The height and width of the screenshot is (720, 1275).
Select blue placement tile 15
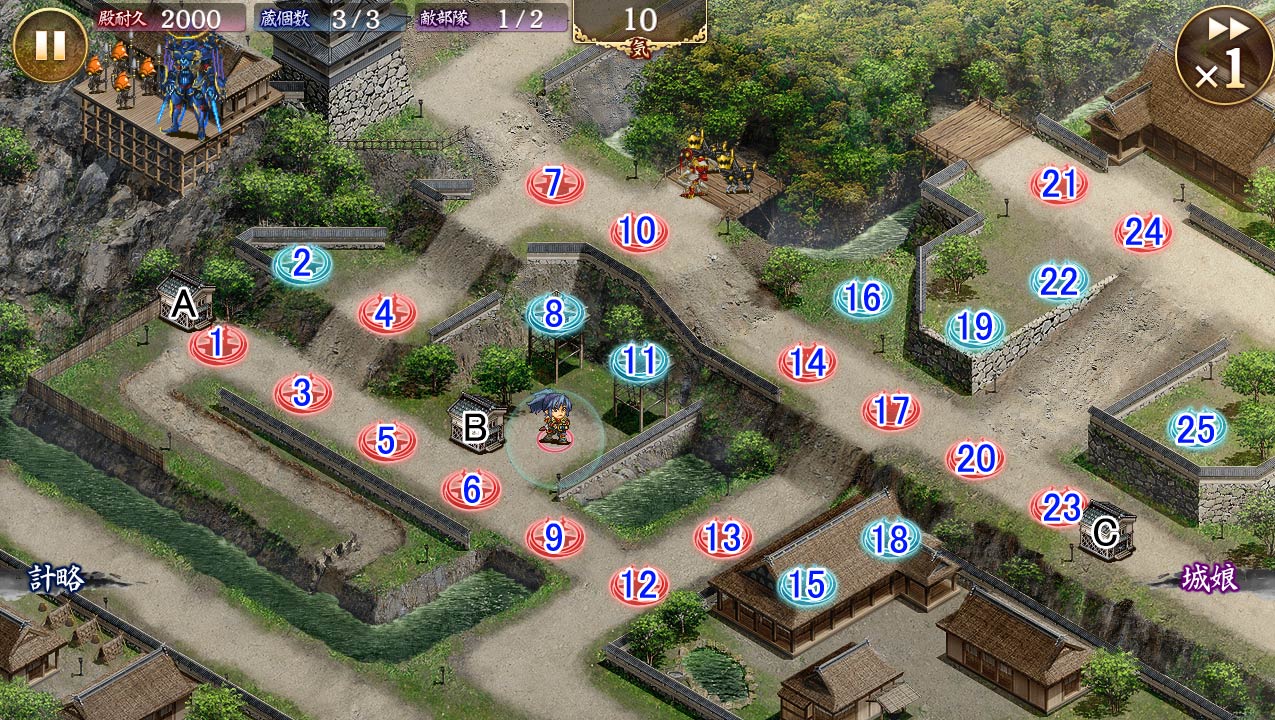[807, 584]
